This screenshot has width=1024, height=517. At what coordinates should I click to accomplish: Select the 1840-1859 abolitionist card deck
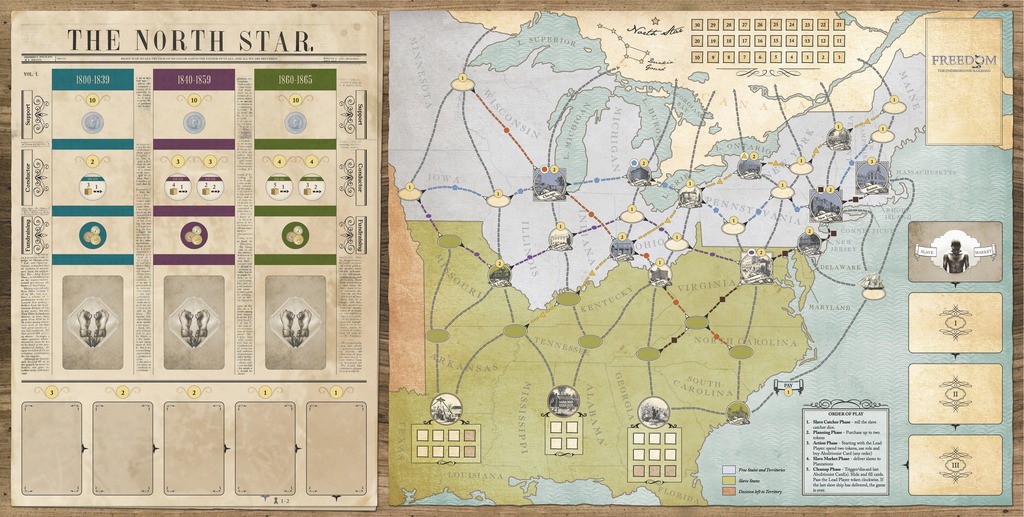tap(194, 323)
